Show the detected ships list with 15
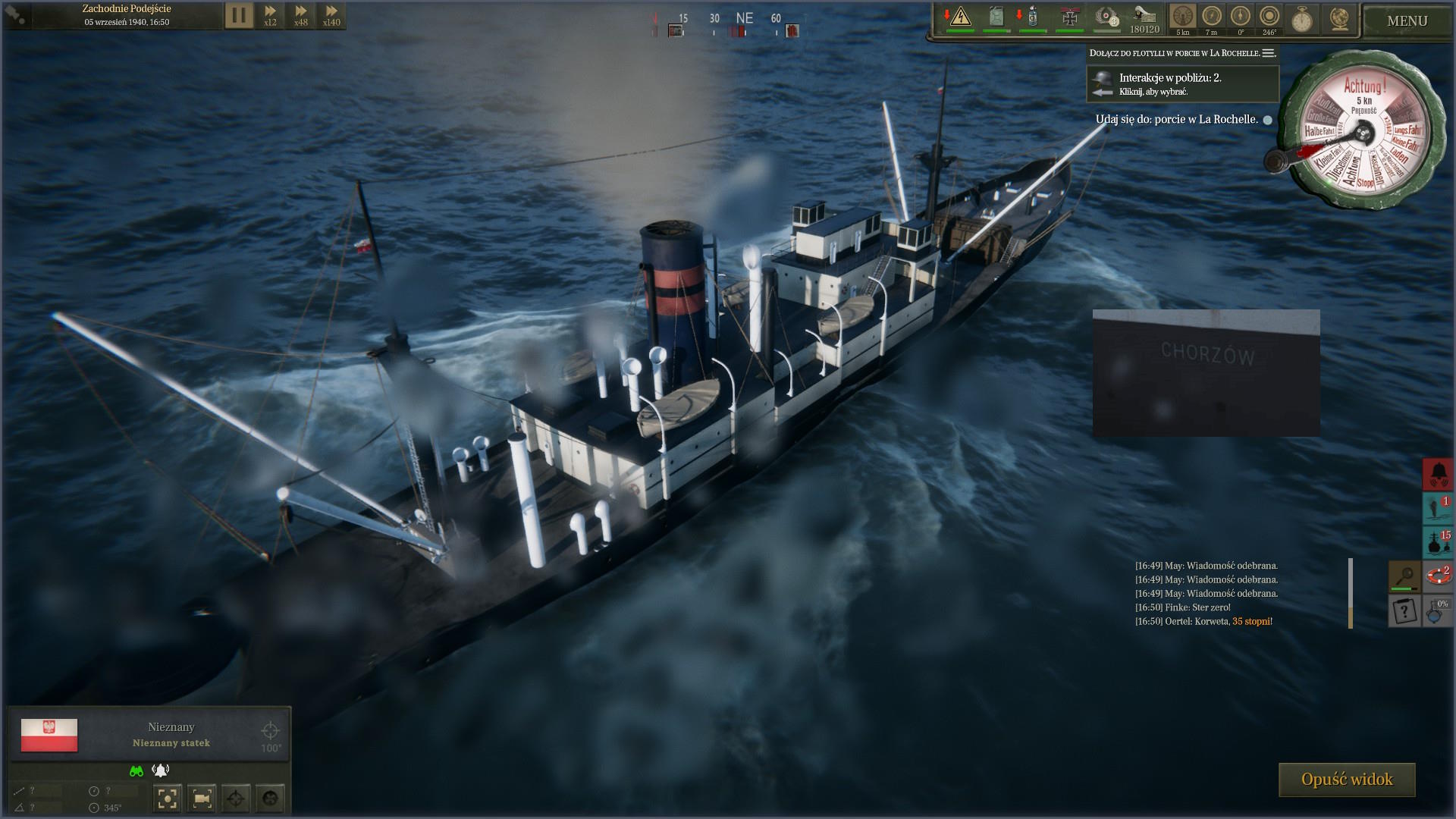 point(1438,541)
